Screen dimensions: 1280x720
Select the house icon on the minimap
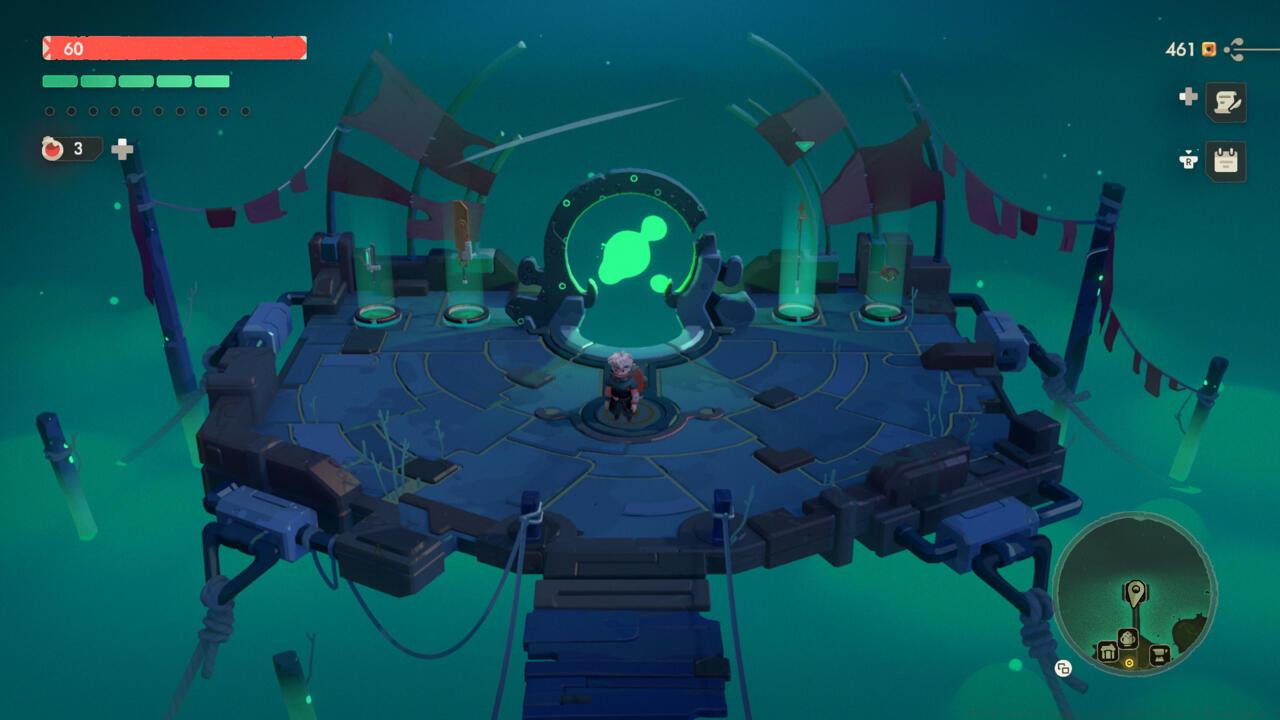[1110, 650]
